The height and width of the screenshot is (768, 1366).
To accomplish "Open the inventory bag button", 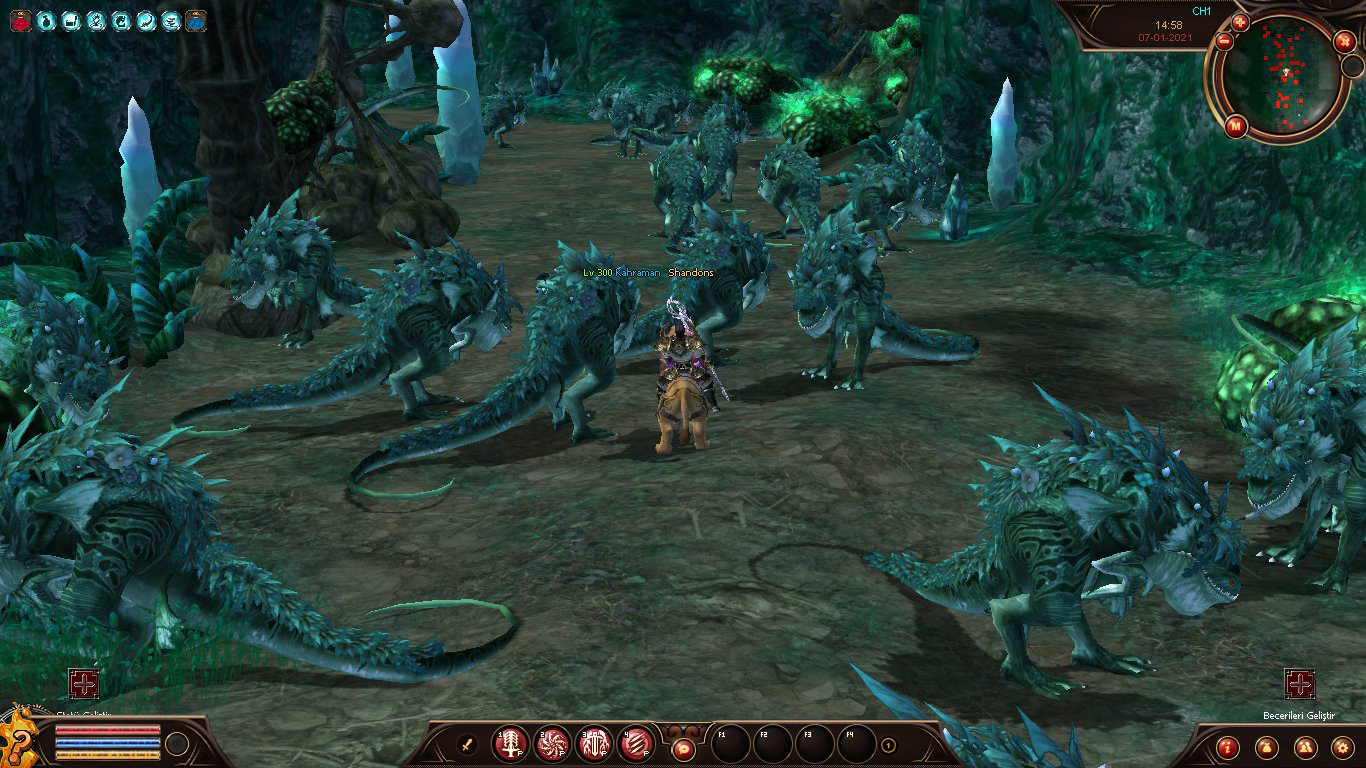I will pos(1266,747).
